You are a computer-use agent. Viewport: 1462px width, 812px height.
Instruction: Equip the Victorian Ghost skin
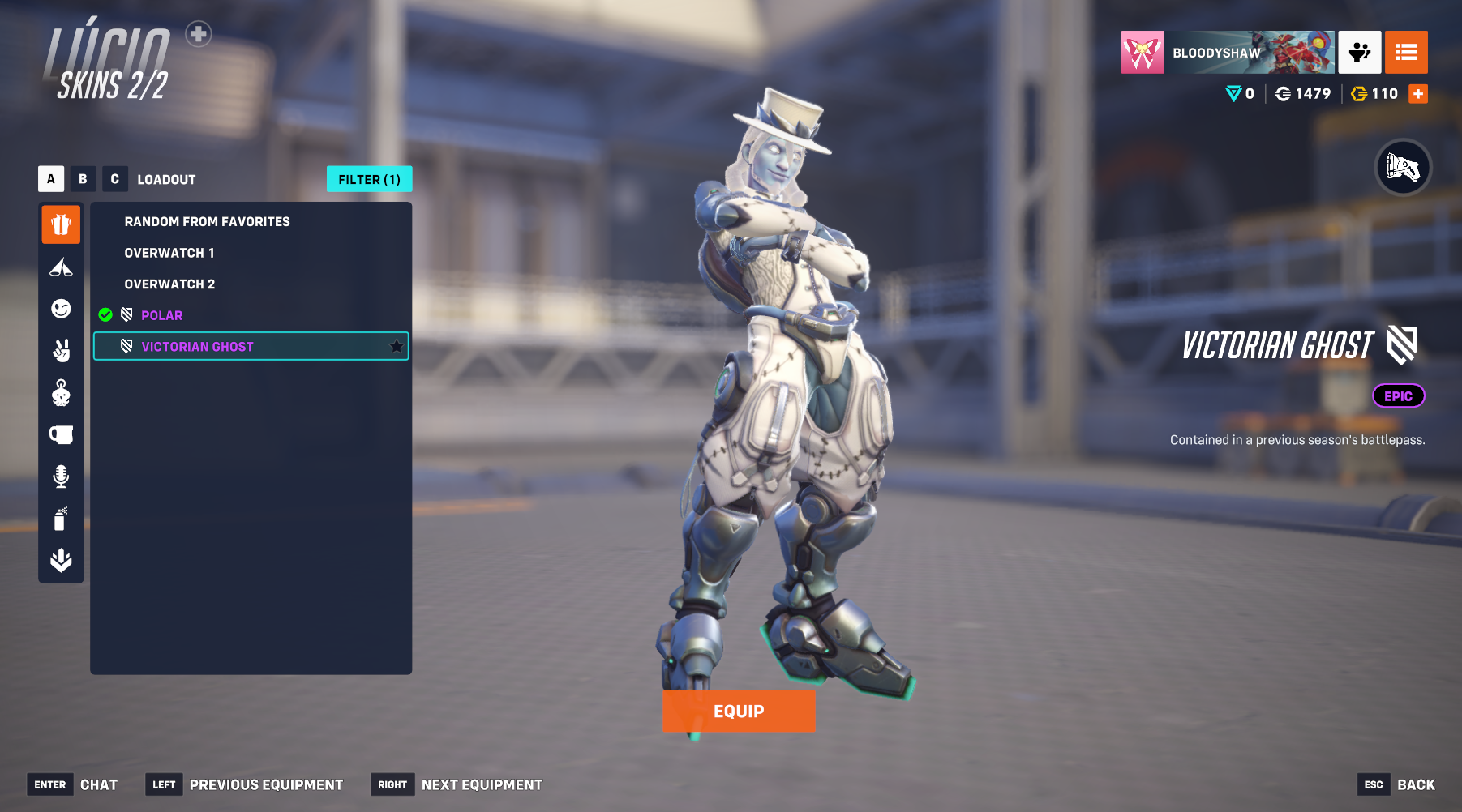point(738,711)
